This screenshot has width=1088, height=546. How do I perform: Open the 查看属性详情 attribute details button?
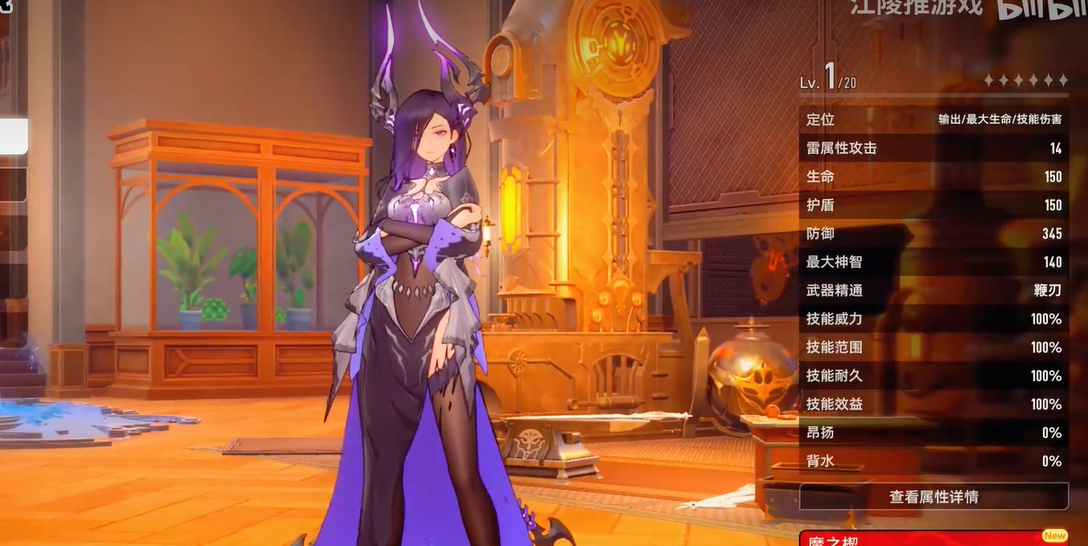point(933,497)
